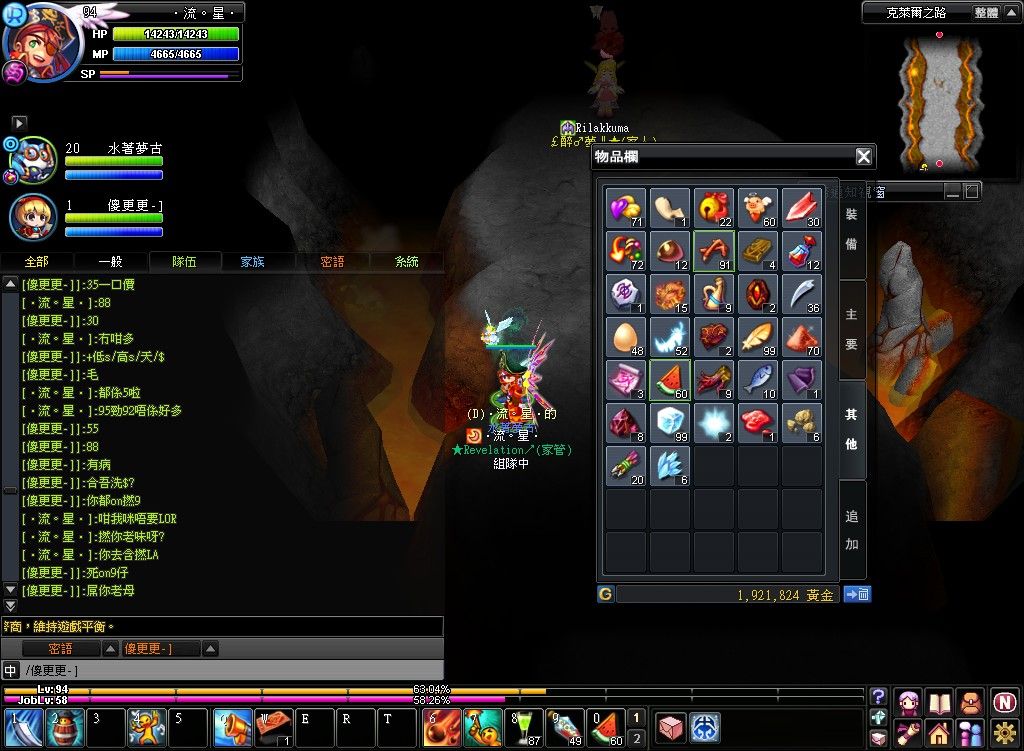The image size is (1024, 751).
Task: Select party member 水著夢古's portrait
Action: (31, 160)
